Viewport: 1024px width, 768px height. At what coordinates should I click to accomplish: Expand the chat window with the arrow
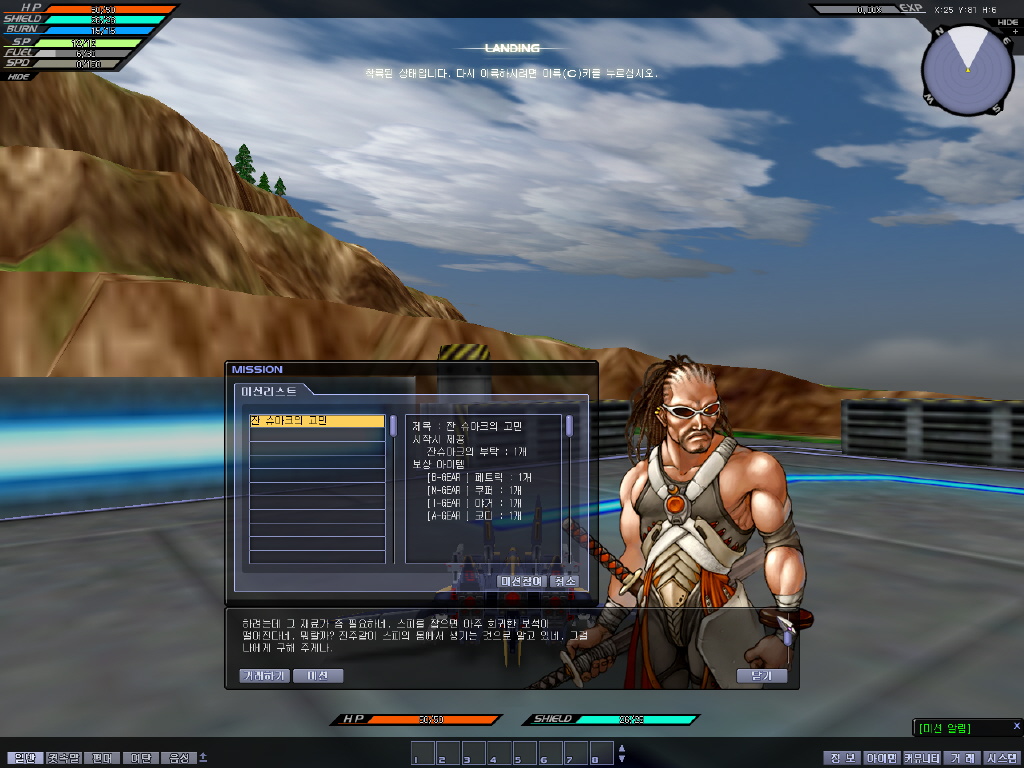point(203,757)
